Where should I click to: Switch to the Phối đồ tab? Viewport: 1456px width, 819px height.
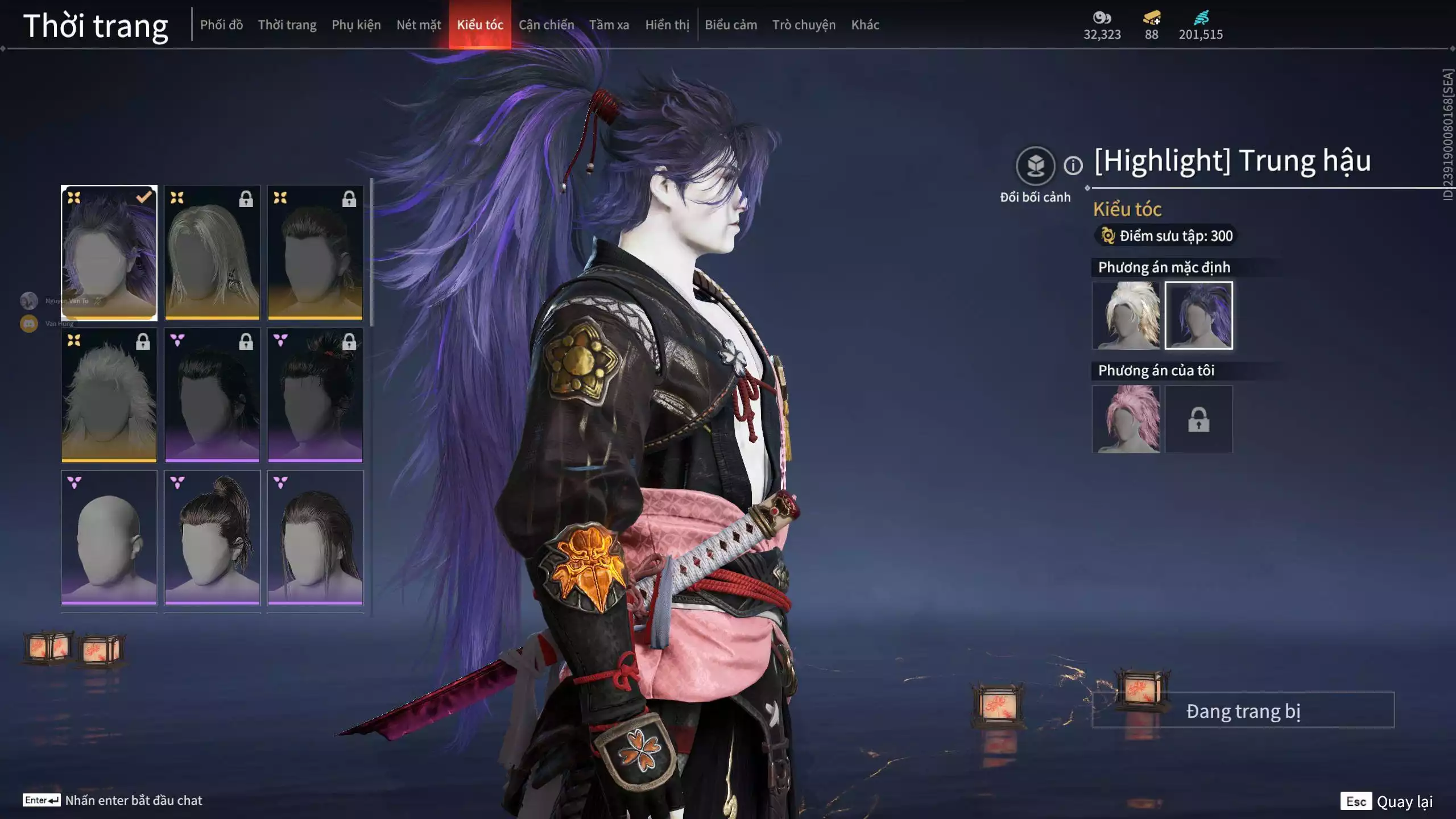(221, 25)
